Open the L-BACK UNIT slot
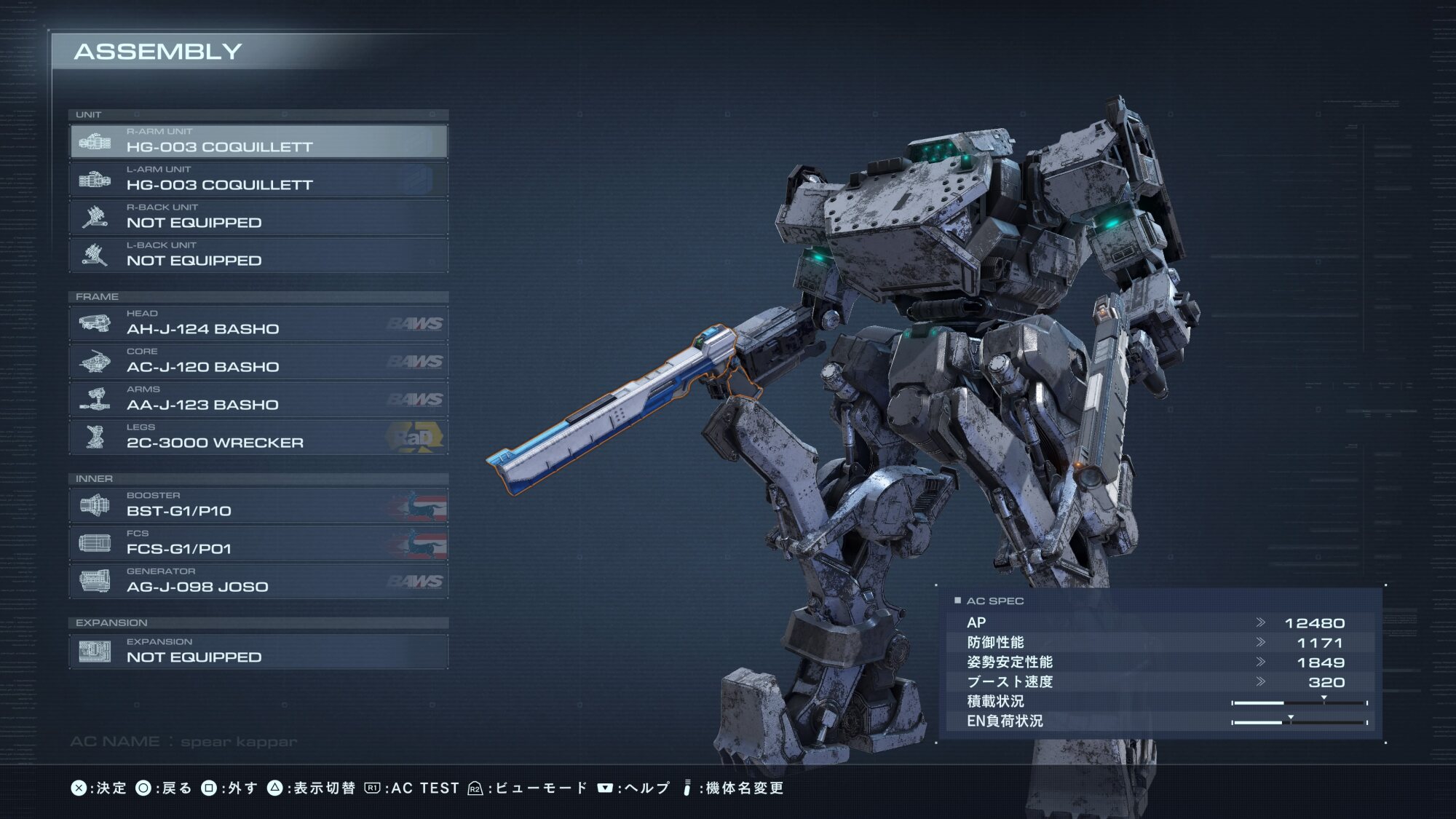 click(x=258, y=255)
